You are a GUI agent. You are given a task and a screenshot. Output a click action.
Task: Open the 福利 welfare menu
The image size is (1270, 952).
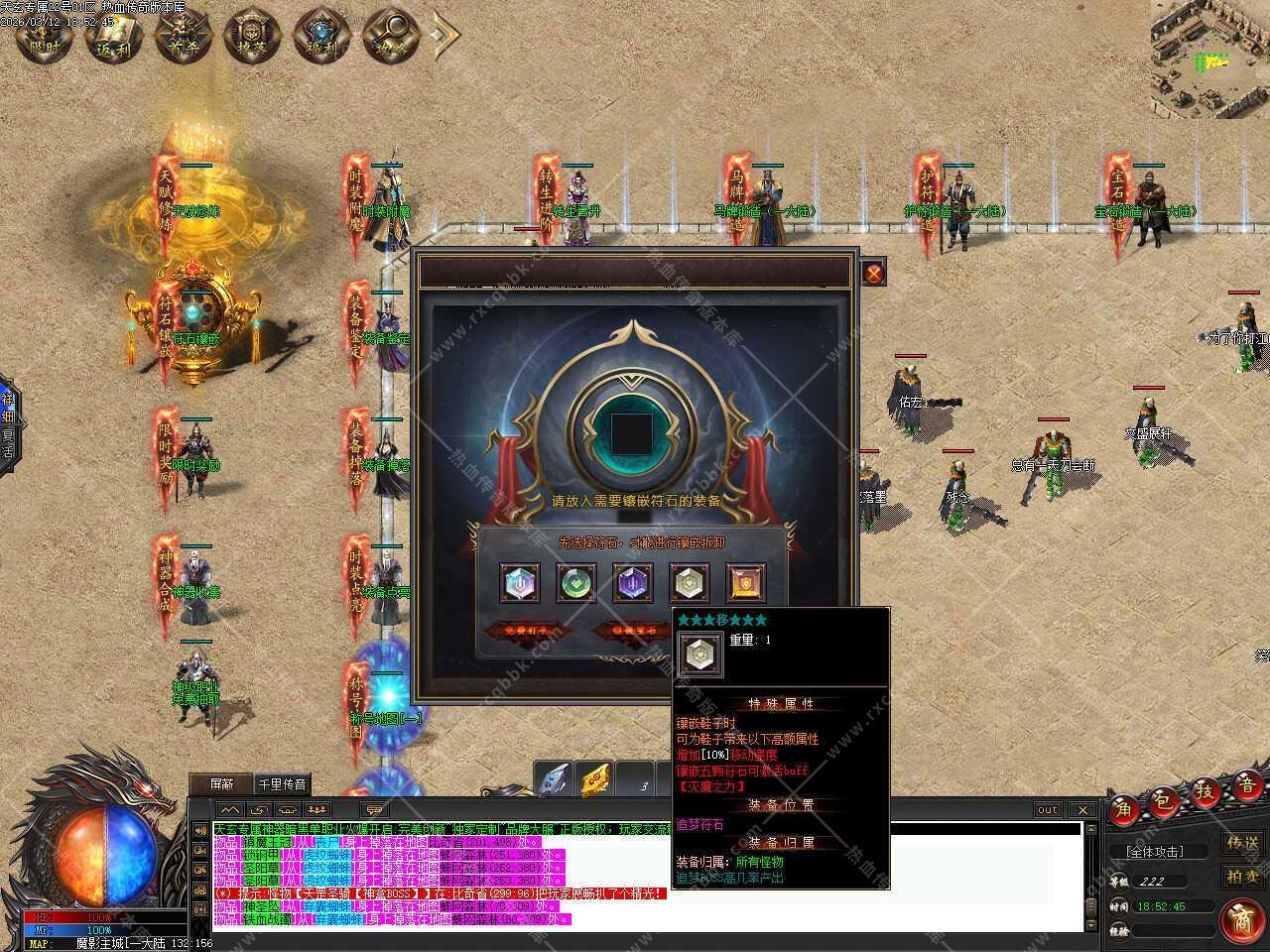tap(320, 36)
